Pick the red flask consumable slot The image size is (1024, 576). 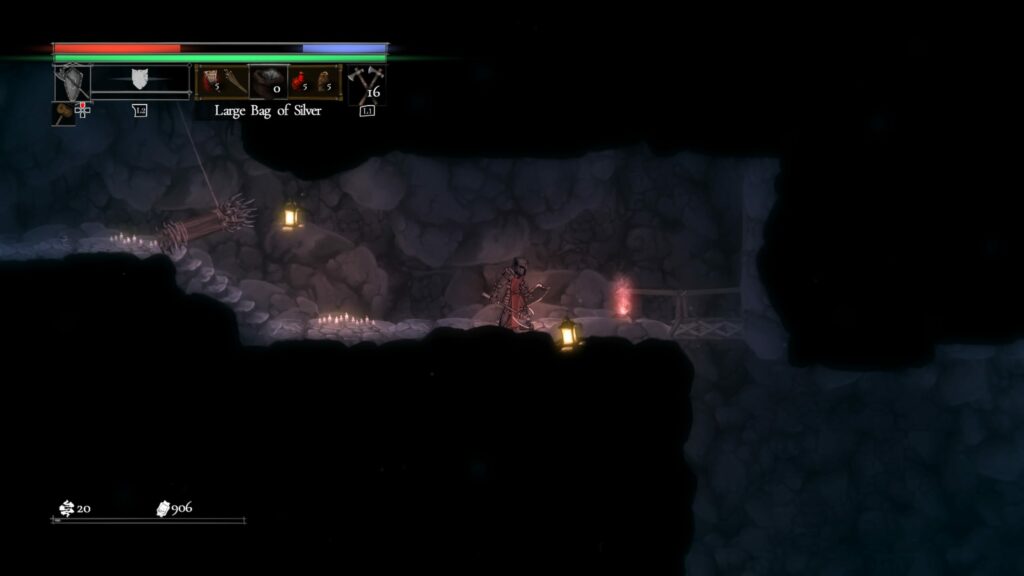click(x=299, y=82)
